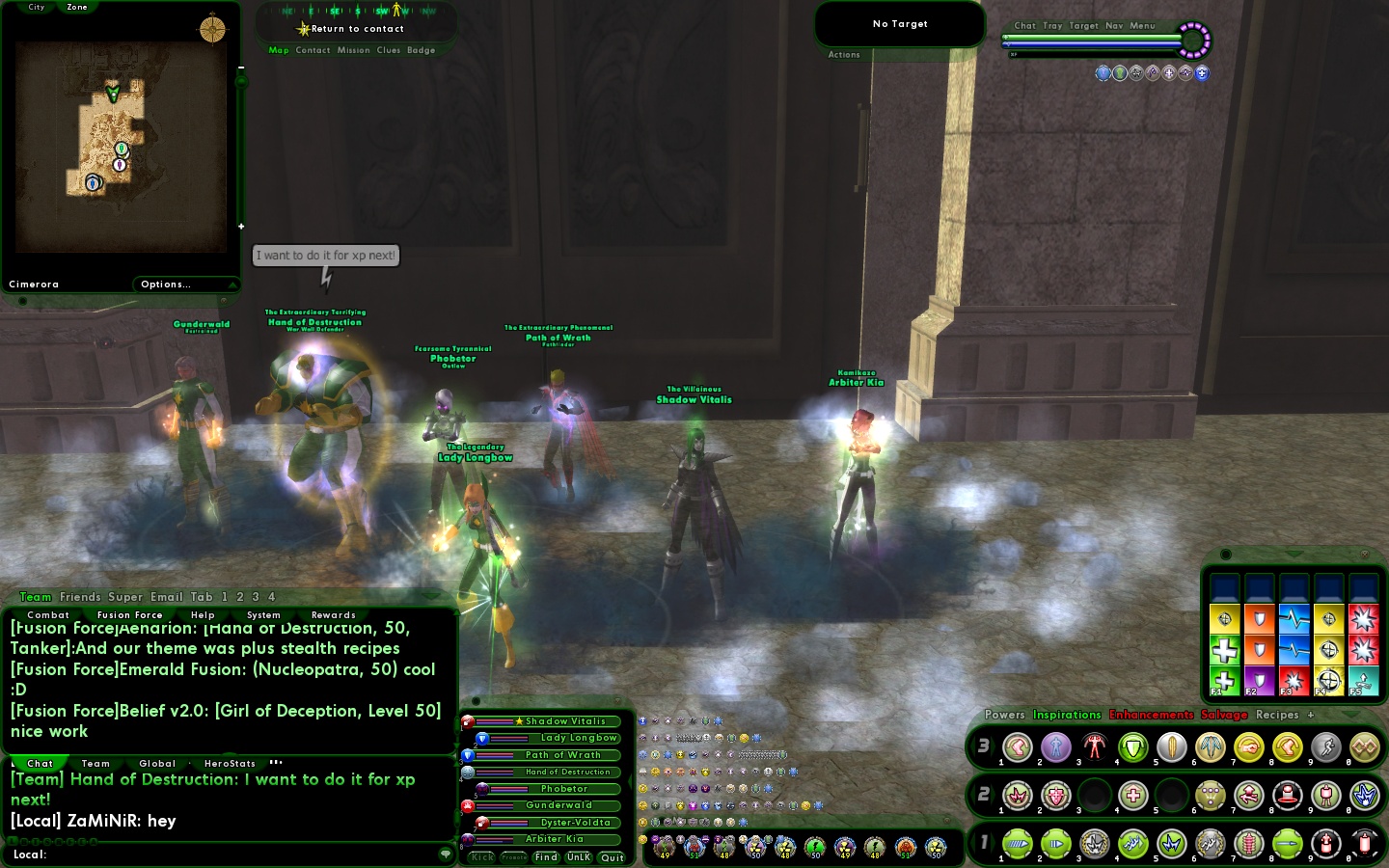Open the Email window

coord(166,597)
